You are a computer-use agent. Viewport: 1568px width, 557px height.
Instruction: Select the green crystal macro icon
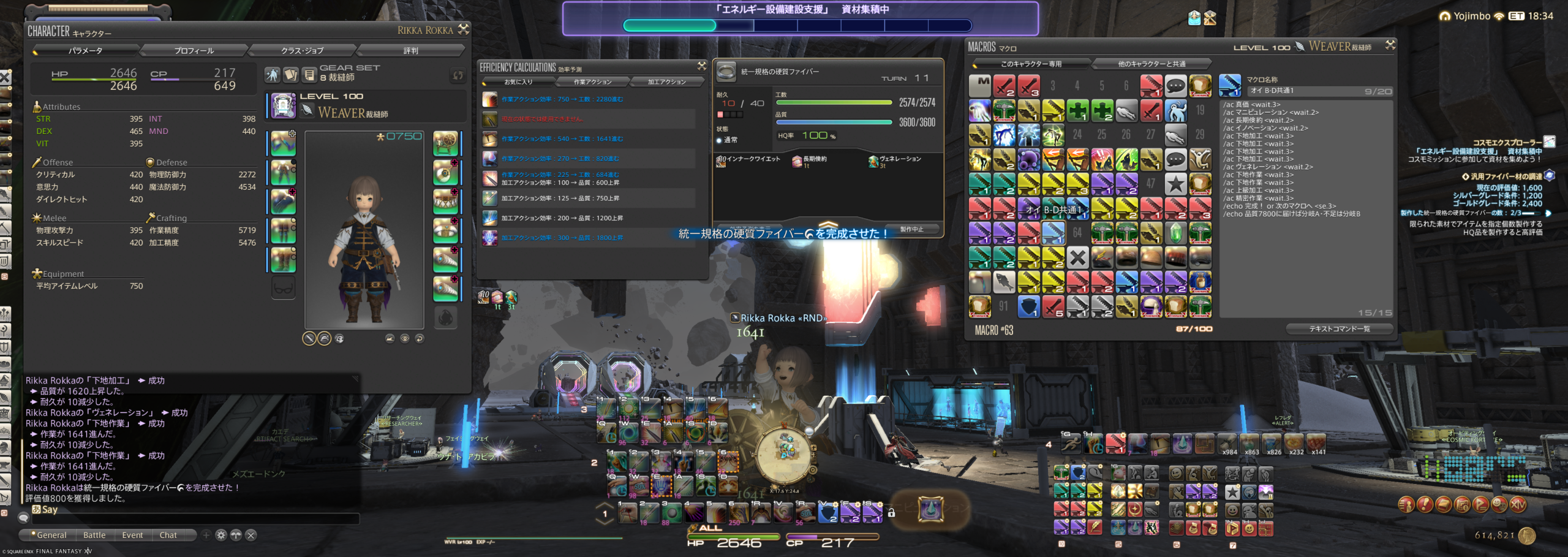[x=1175, y=233]
